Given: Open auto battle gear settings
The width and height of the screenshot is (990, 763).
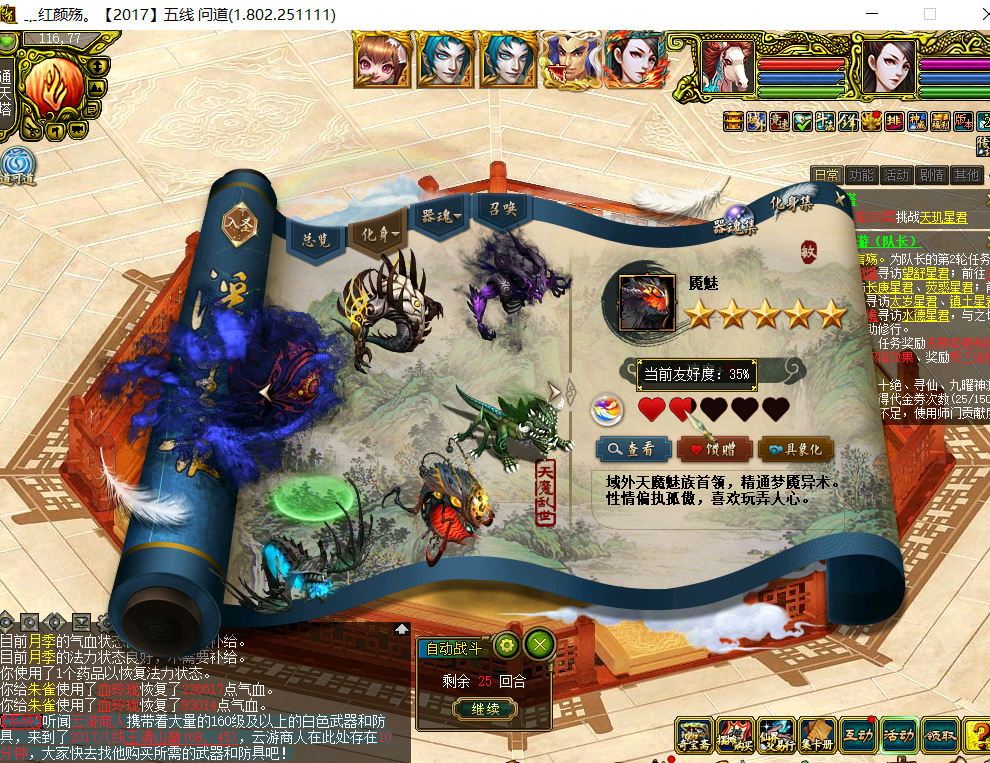Looking at the screenshot, I should click(x=506, y=645).
